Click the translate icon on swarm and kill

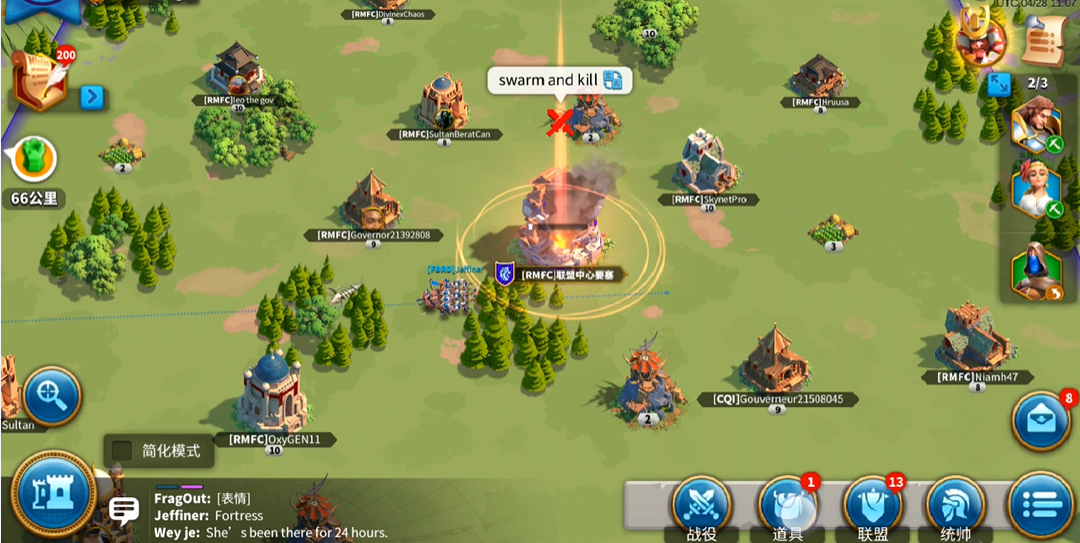(x=613, y=80)
